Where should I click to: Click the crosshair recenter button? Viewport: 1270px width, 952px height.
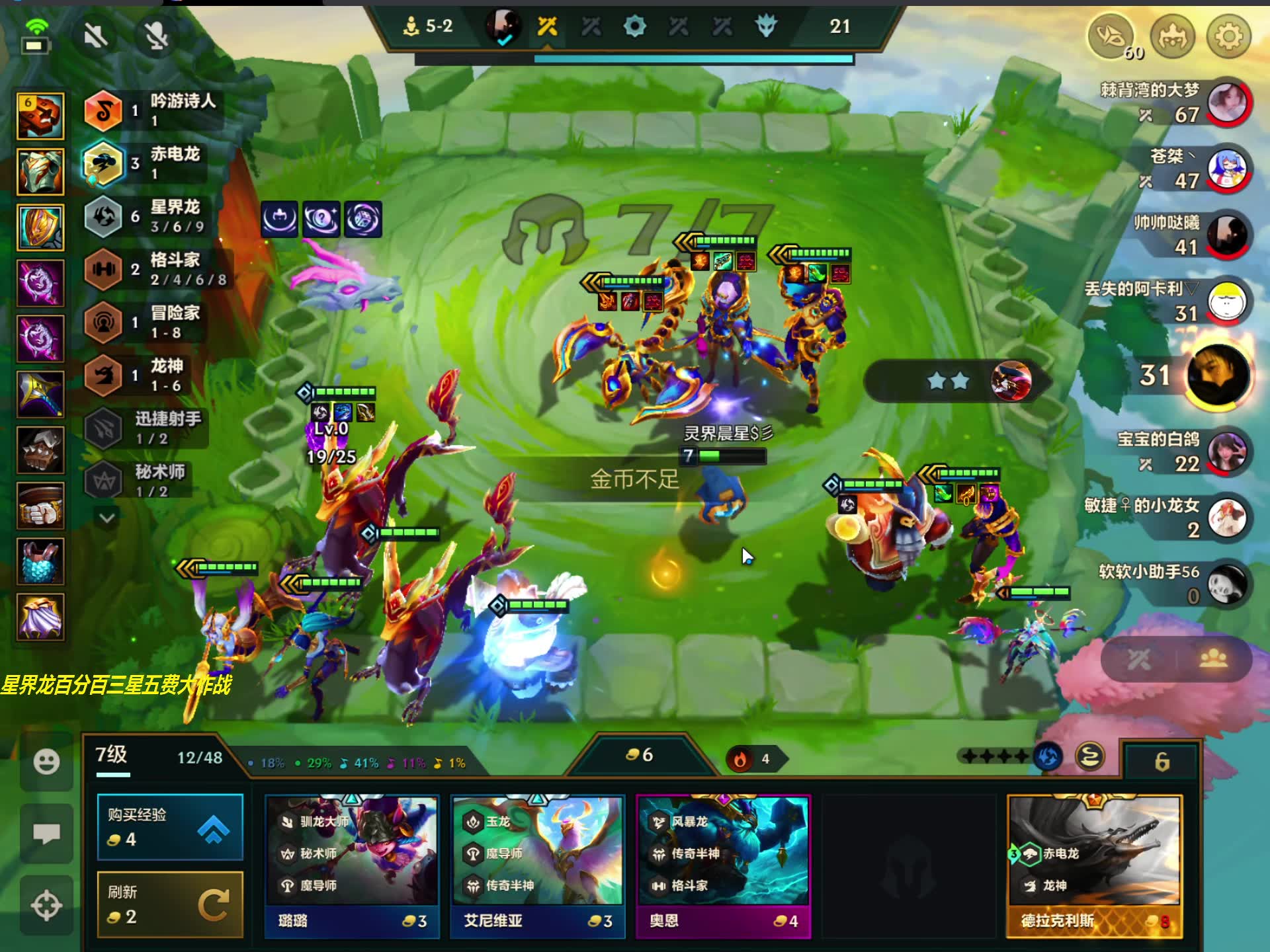click(x=46, y=905)
